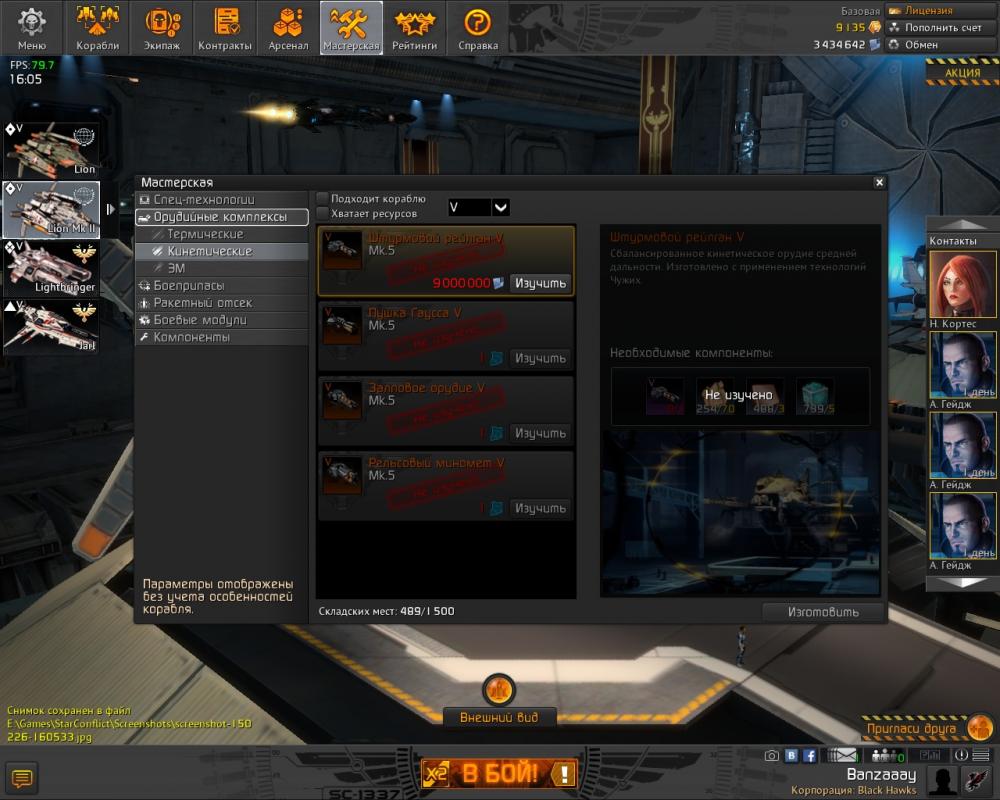Click Изучить for Штурмовой рейлган V
The width and height of the screenshot is (1000, 800).
pos(541,283)
